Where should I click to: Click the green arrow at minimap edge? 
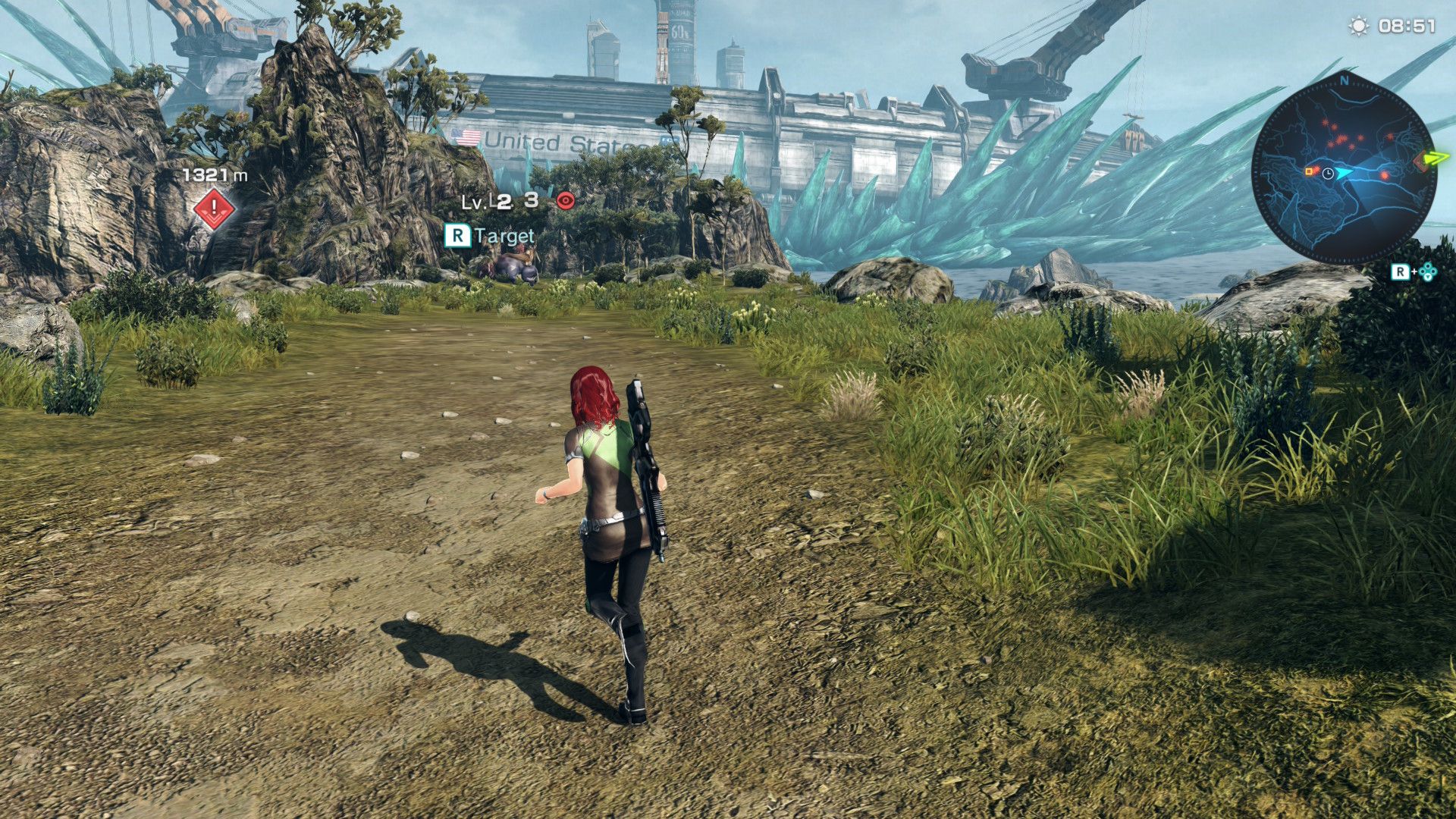(x=1436, y=158)
